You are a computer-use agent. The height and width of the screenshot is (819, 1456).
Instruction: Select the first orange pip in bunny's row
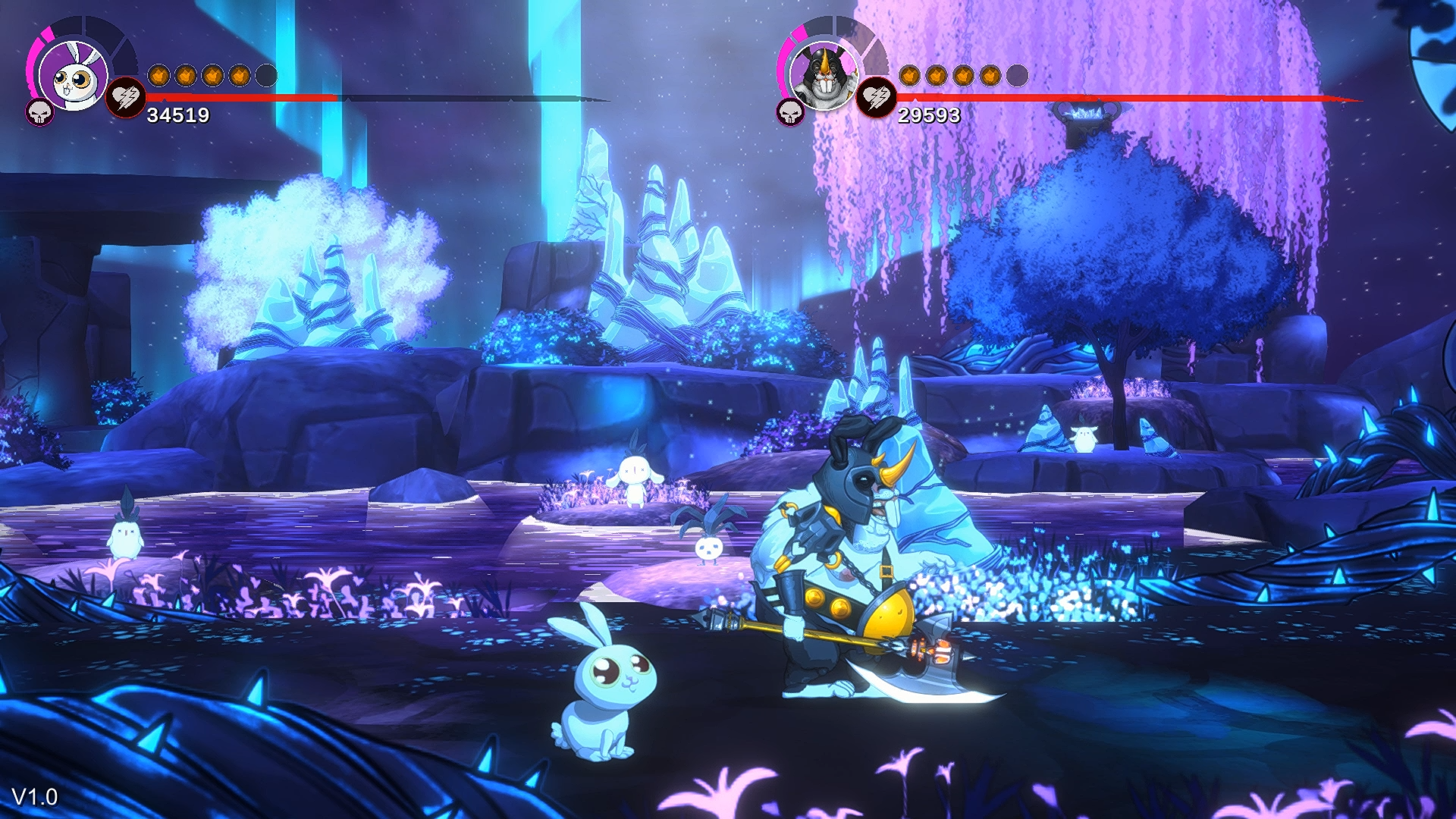159,74
